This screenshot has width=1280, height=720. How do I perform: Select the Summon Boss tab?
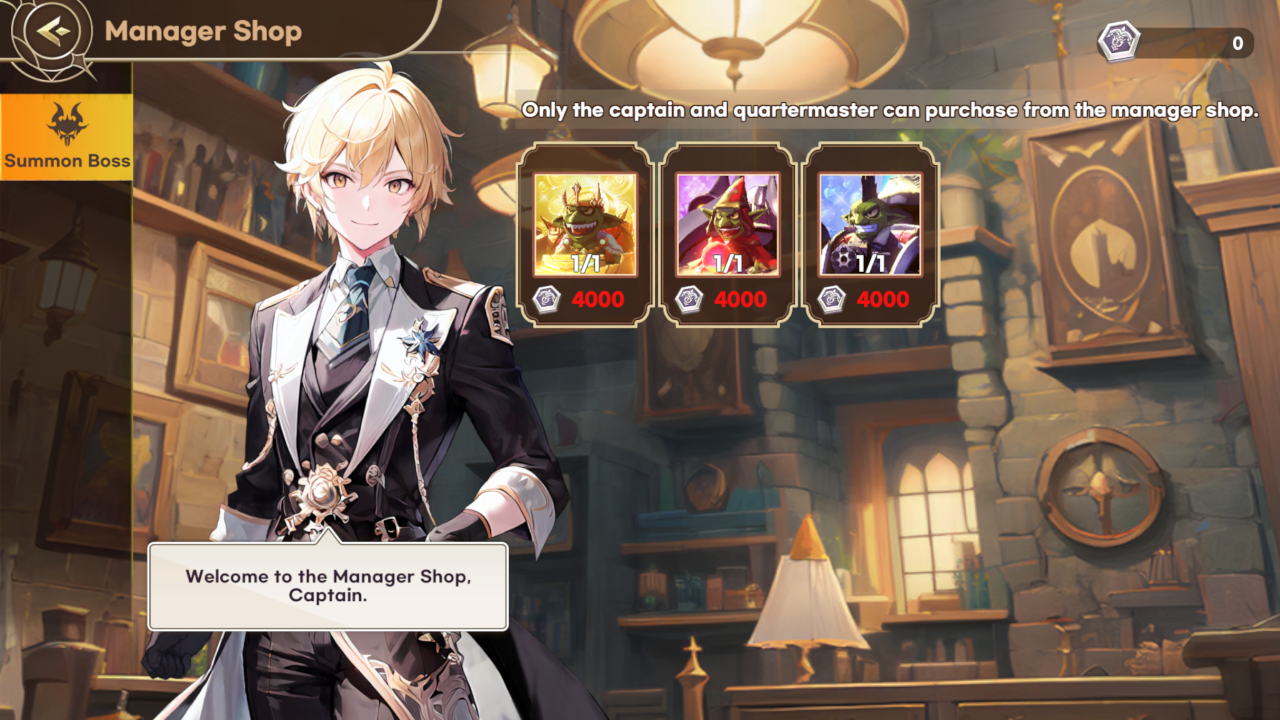click(67, 137)
